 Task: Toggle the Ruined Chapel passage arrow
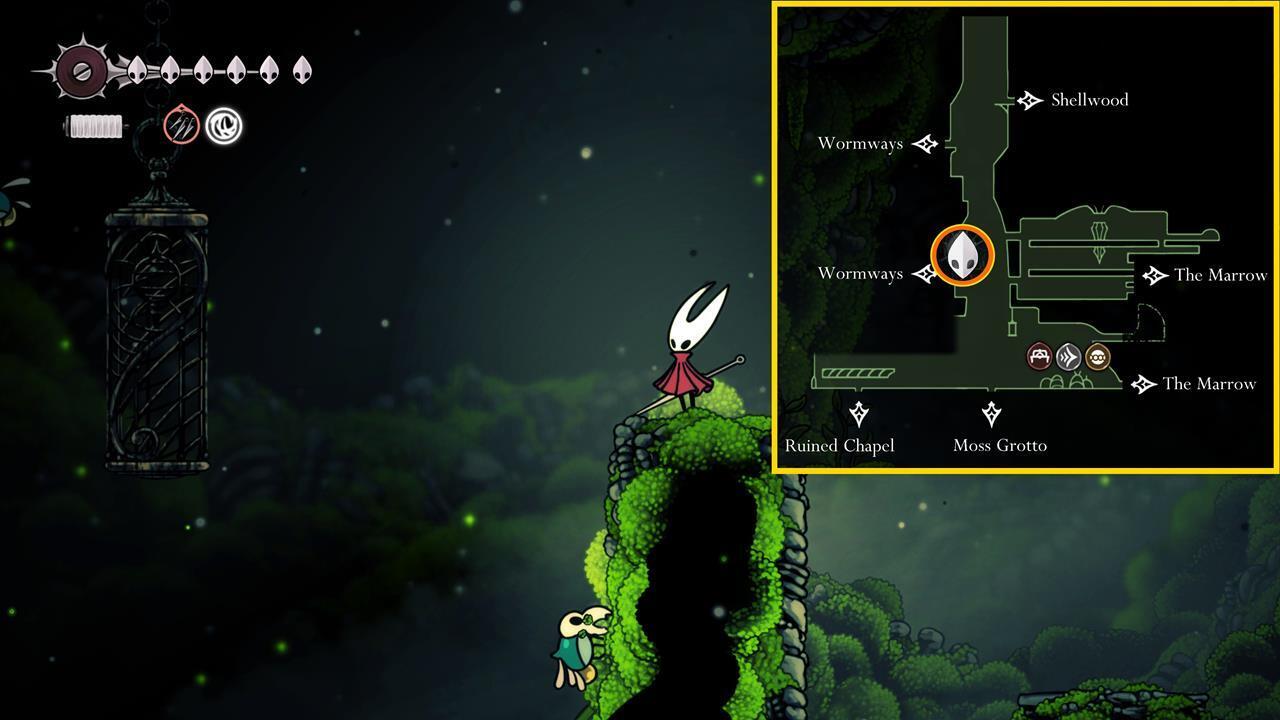coord(860,413)
